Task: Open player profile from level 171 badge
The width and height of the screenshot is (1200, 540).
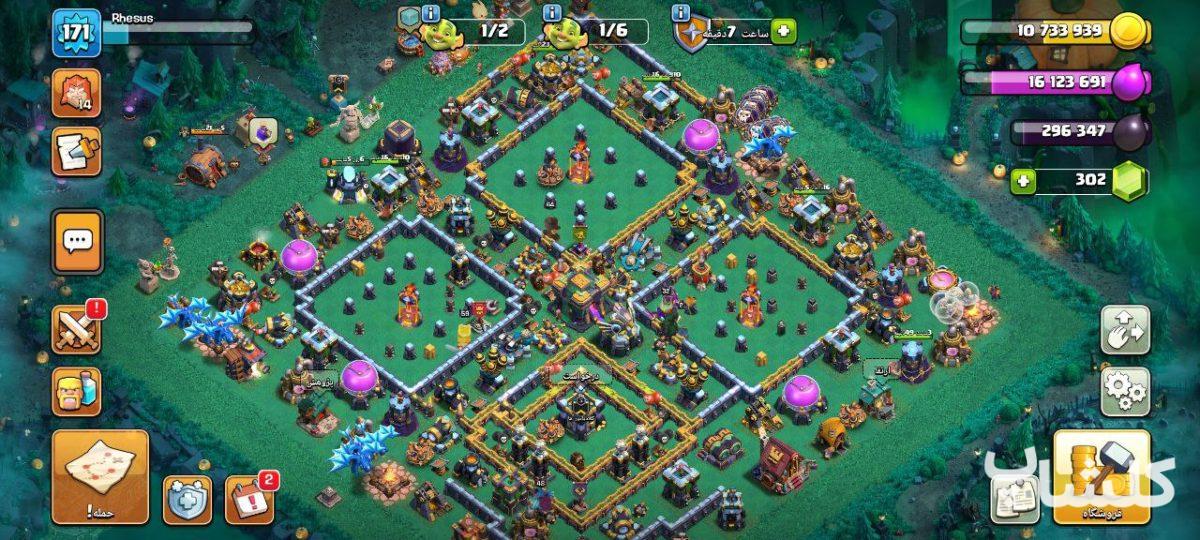Action: click(77, 33)
